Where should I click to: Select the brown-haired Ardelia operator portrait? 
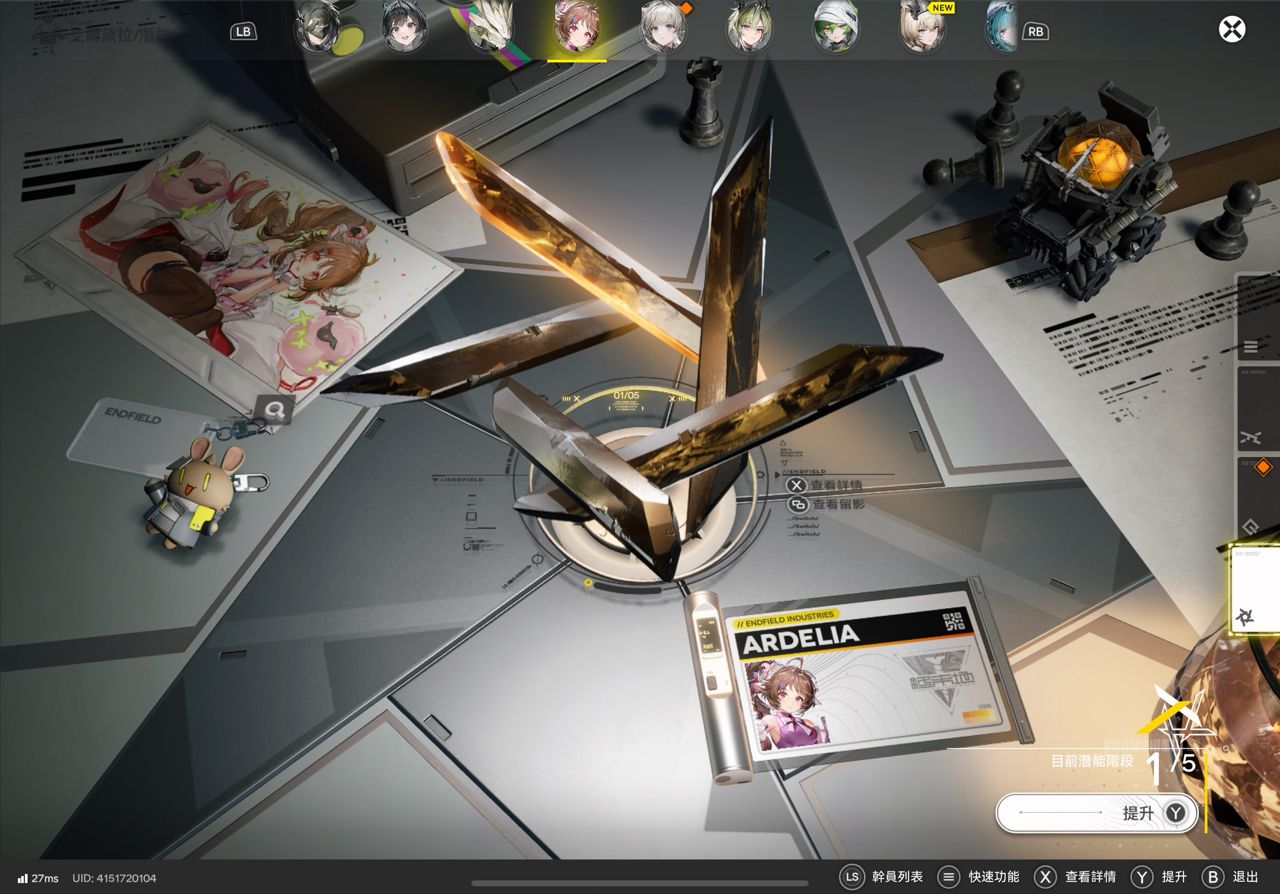[x=577, y=27]
